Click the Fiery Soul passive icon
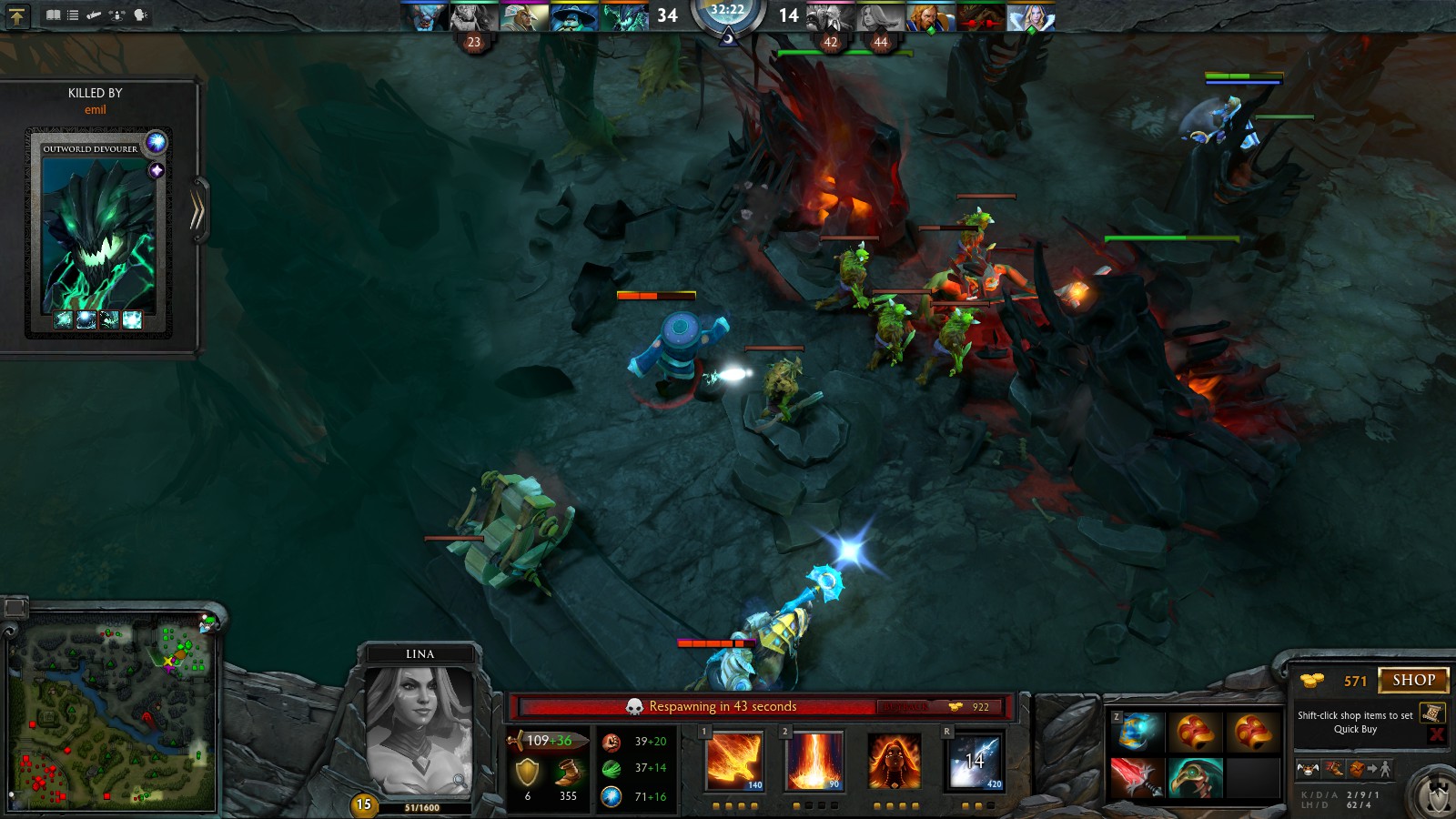This screenshot has width=1456, height=819. [895, 761]
